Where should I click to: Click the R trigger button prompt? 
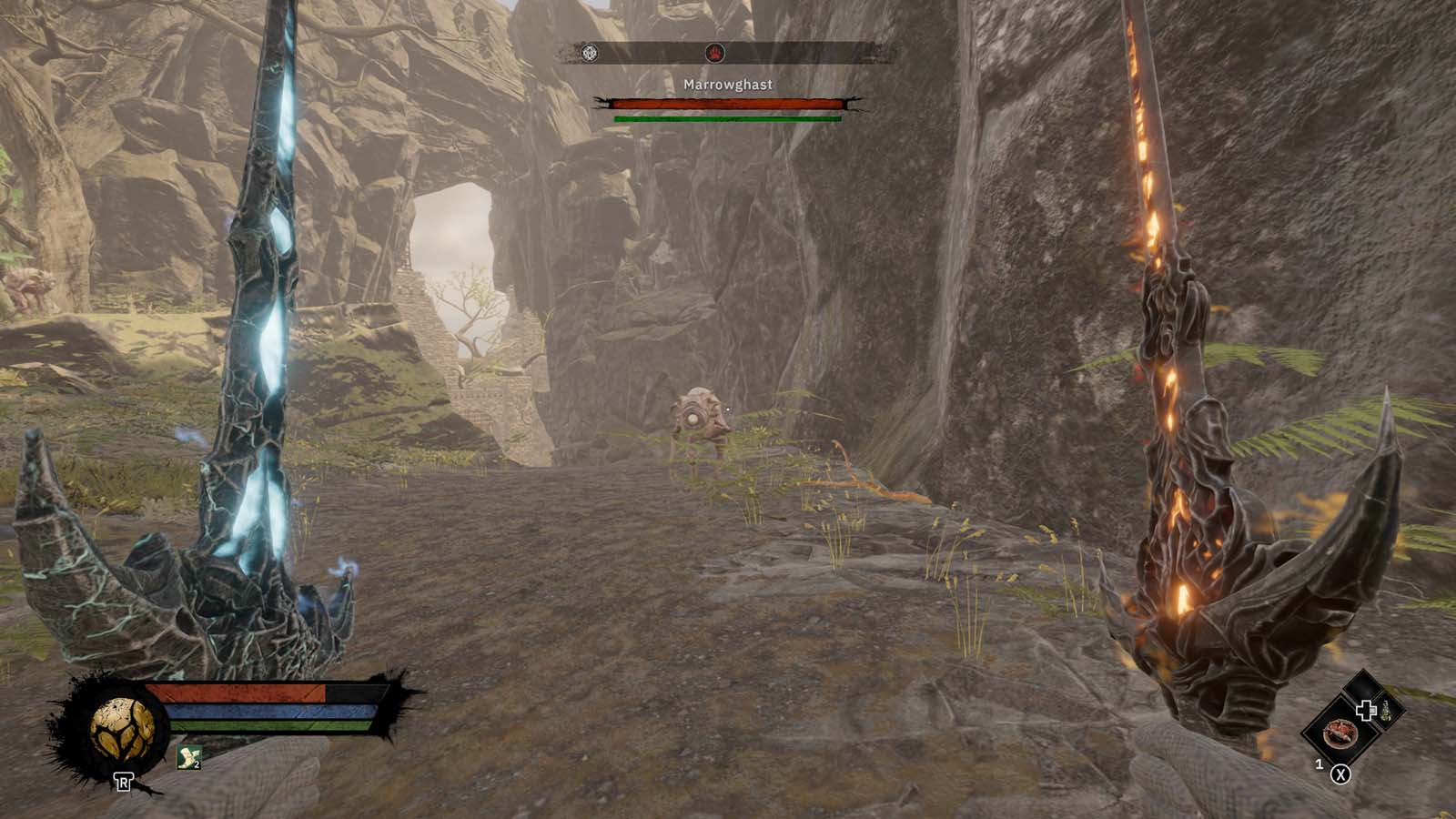124,780
